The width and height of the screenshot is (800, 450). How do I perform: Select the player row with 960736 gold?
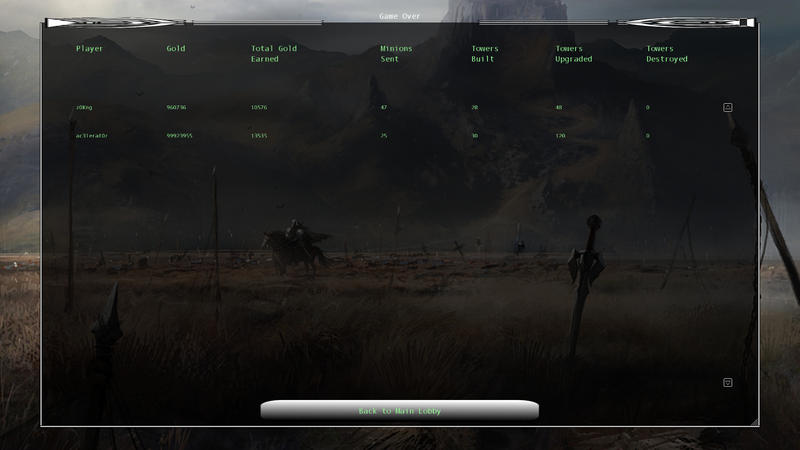click(182, 107)
